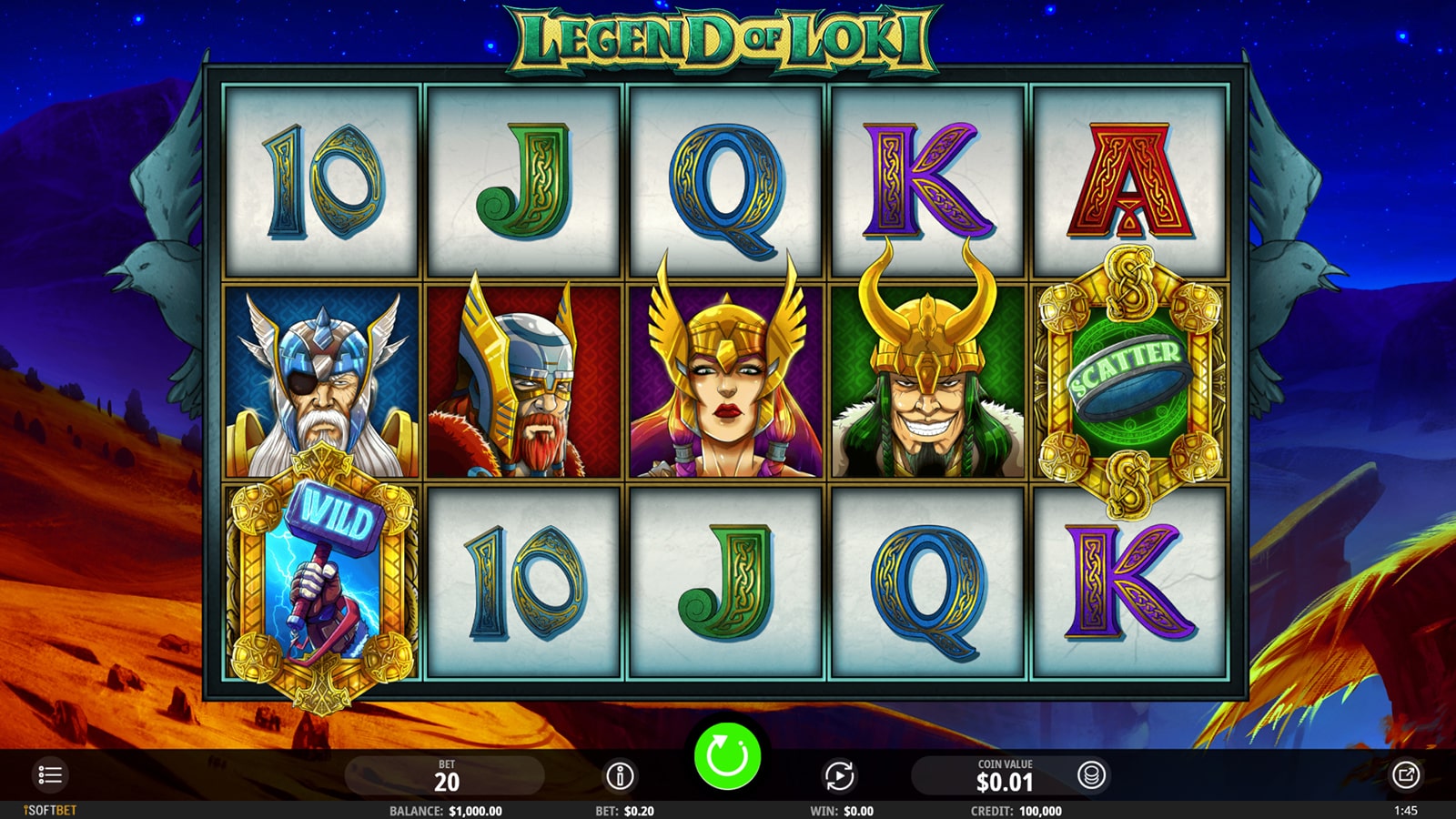This screenshot has width=1456, height=819.
Task: Show the game info paytable
Action: point(620,776)
